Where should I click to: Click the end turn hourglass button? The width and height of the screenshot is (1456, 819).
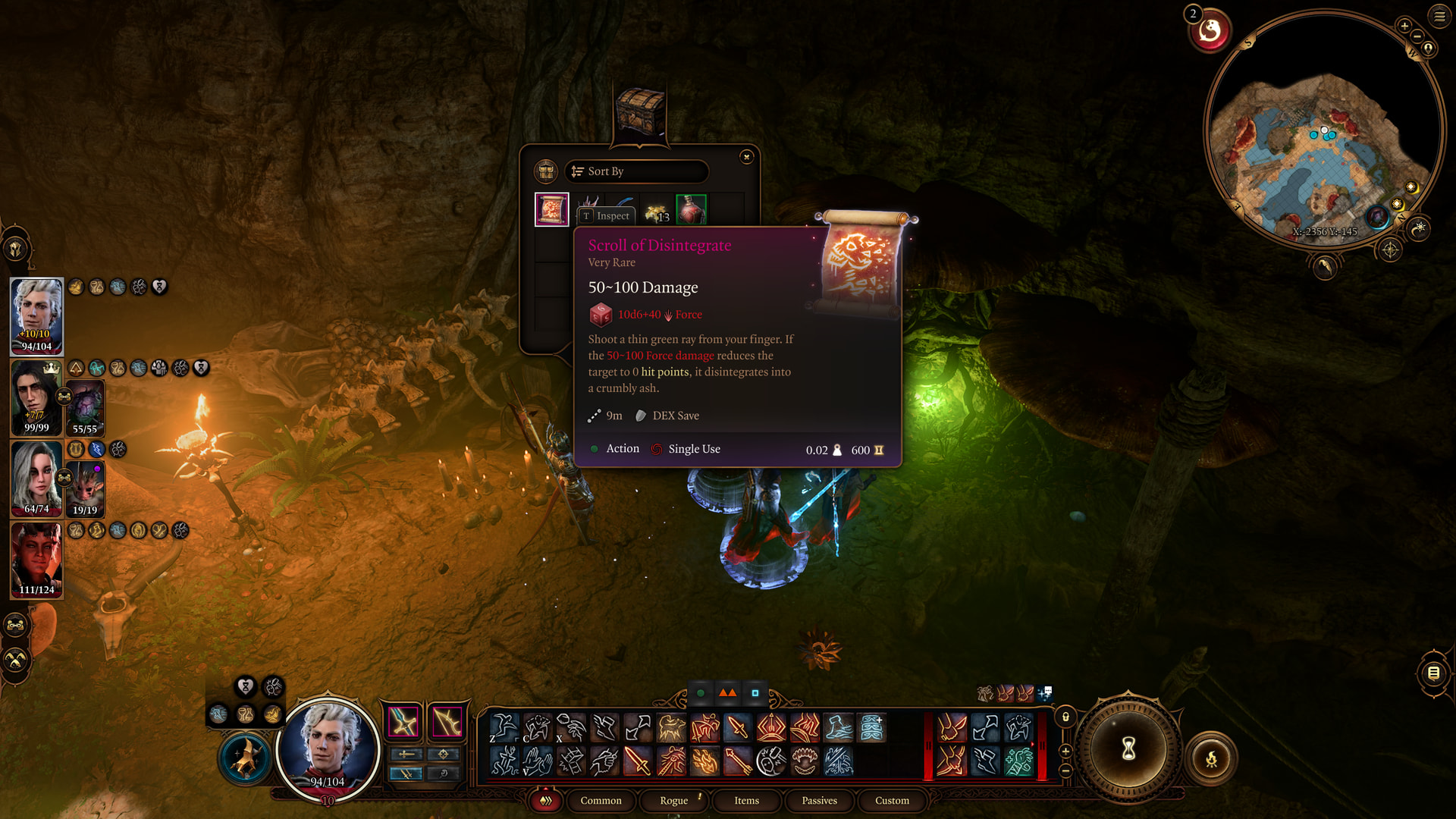click(x=1128, y=749)
